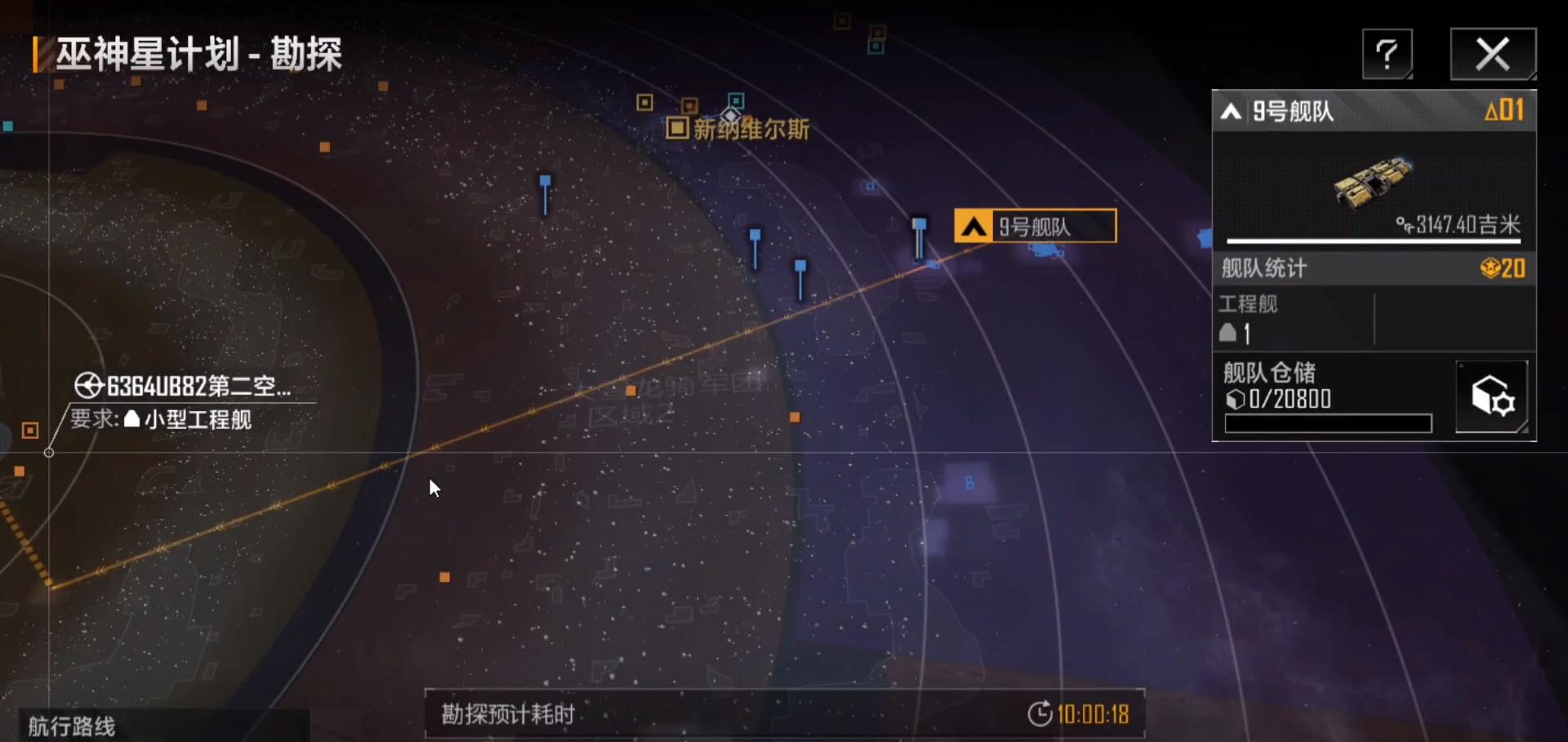Select the blue pin near 9号舰队 label
1568x742 pixels.
(920, 226)
